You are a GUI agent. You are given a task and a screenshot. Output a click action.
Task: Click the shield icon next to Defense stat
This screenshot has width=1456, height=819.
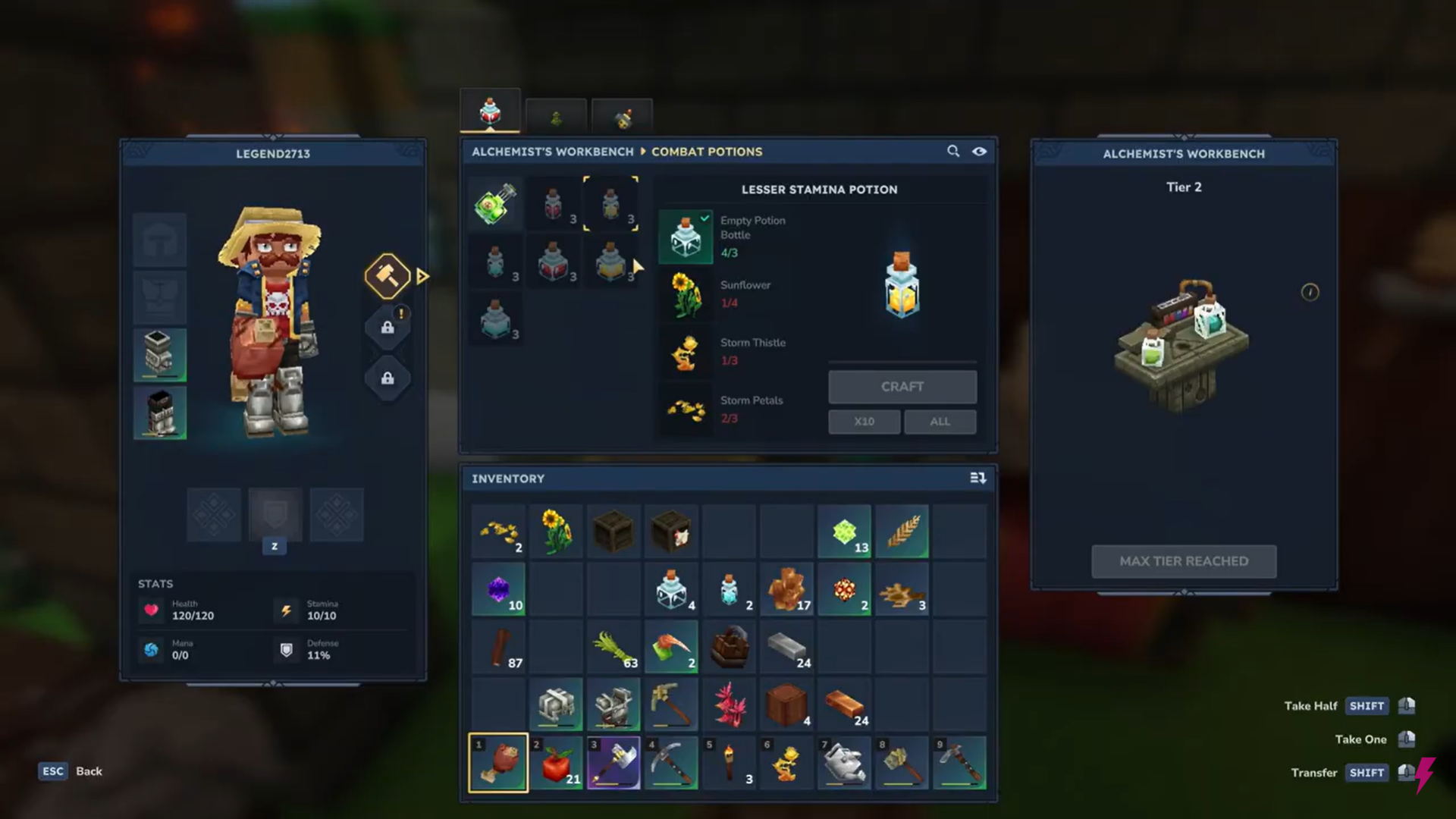[x=286, y=649]
